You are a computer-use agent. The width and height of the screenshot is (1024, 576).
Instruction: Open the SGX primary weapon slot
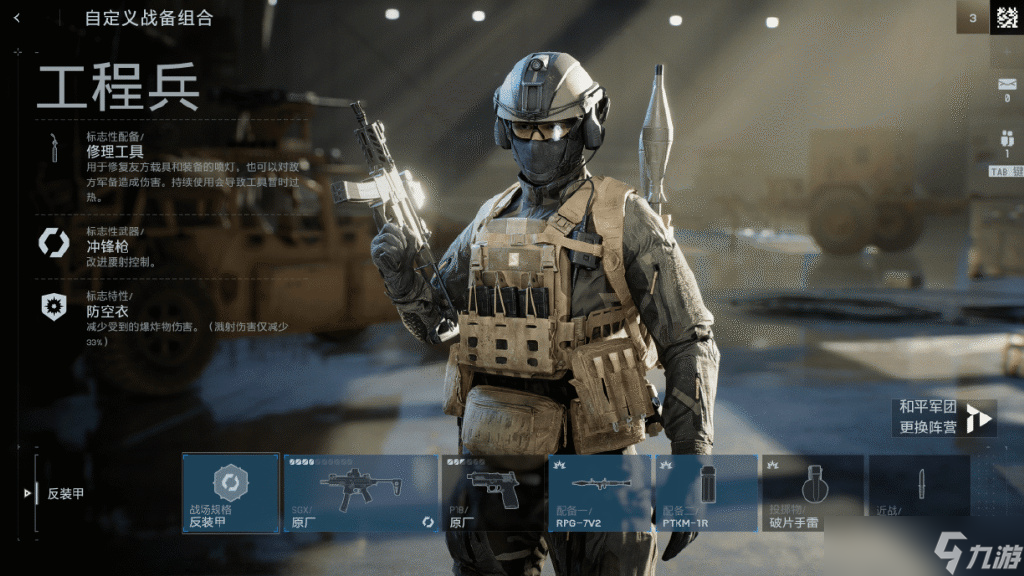click(360, 493)
